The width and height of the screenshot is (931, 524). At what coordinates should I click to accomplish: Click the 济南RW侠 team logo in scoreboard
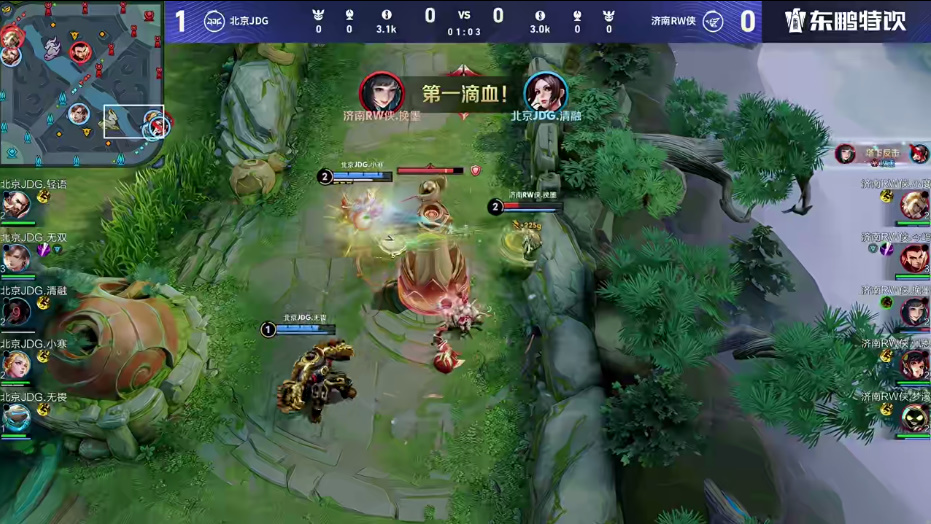tap(713, 21)
